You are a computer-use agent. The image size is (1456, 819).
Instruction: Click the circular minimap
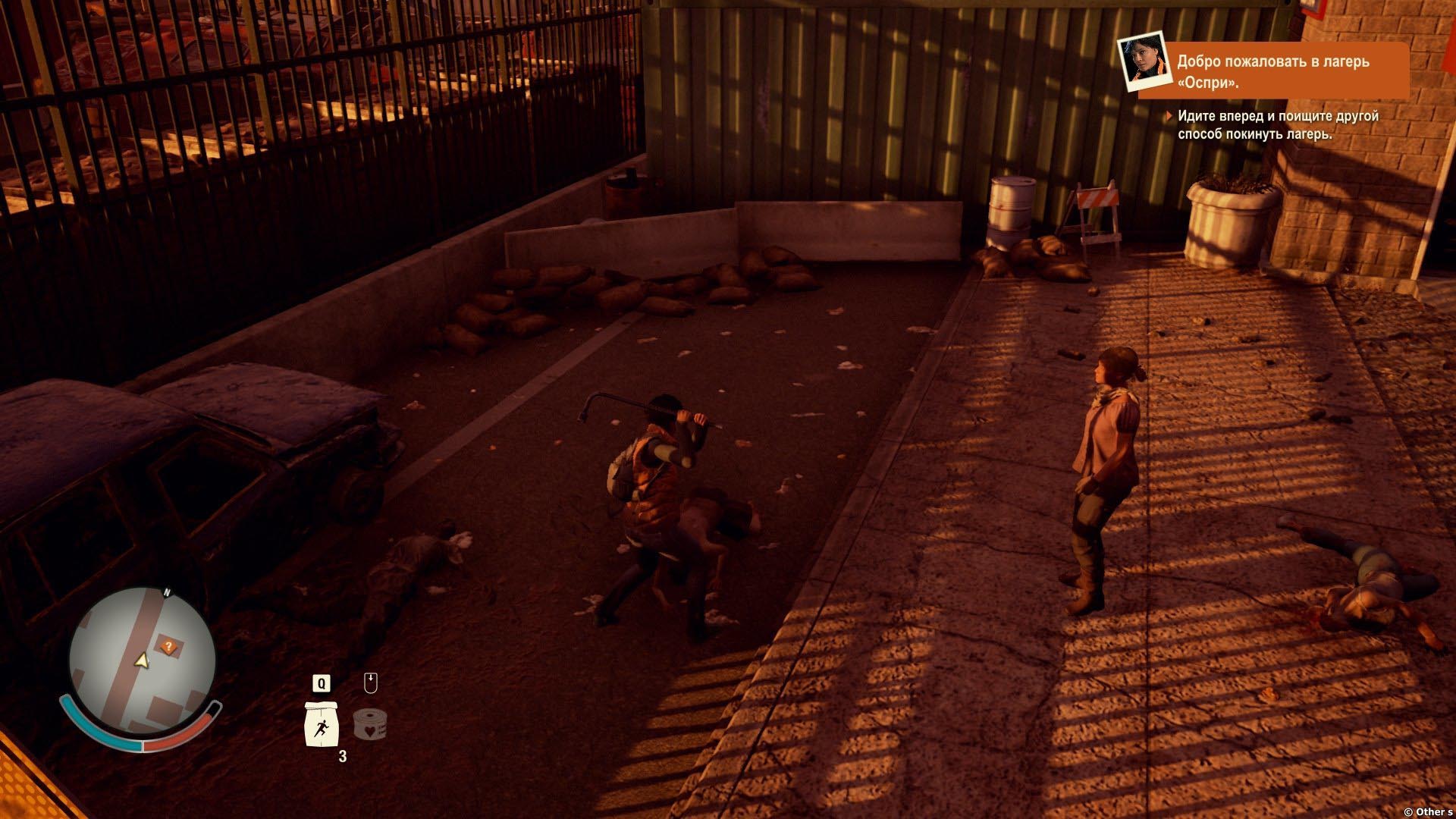pyautogui.click(x=142, y=660)
